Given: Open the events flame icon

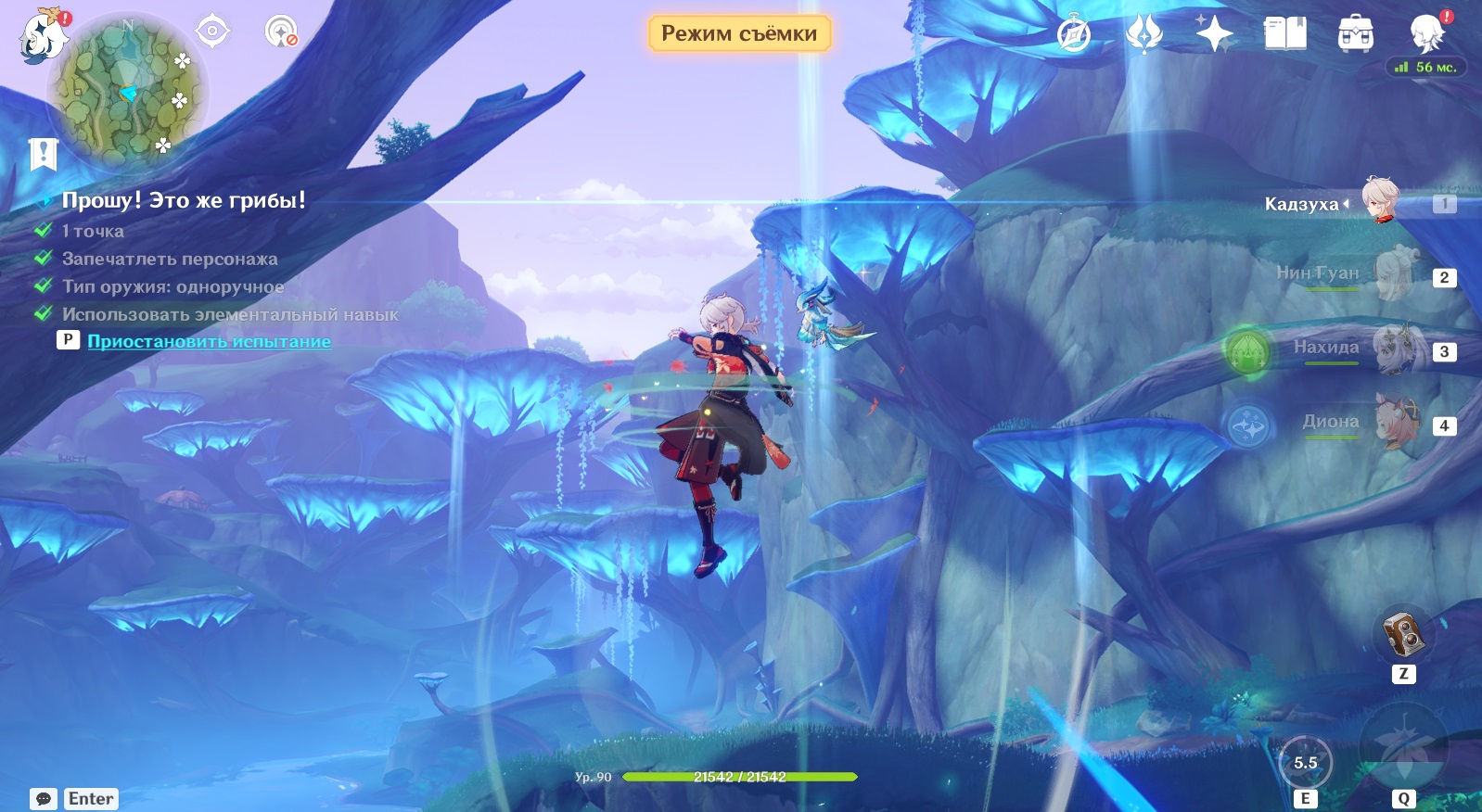Looking at the screenshot, I should point(1143,35).
